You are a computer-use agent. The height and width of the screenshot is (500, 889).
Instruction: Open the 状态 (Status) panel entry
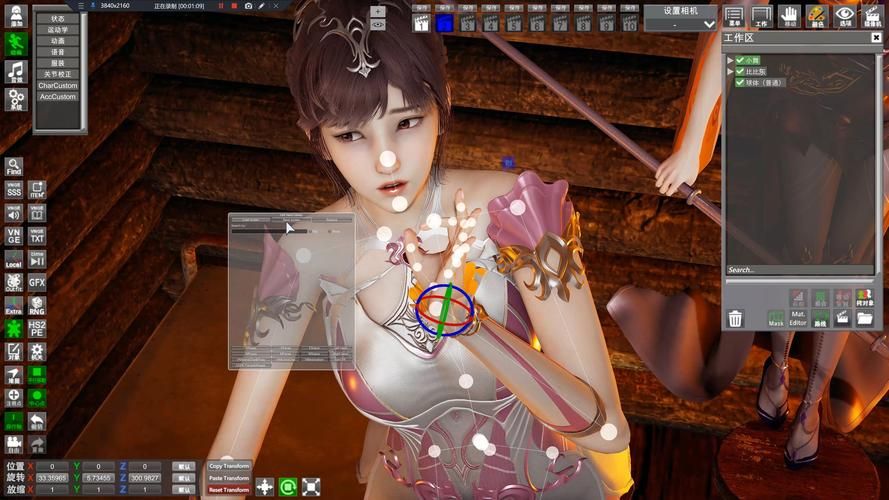58,19
